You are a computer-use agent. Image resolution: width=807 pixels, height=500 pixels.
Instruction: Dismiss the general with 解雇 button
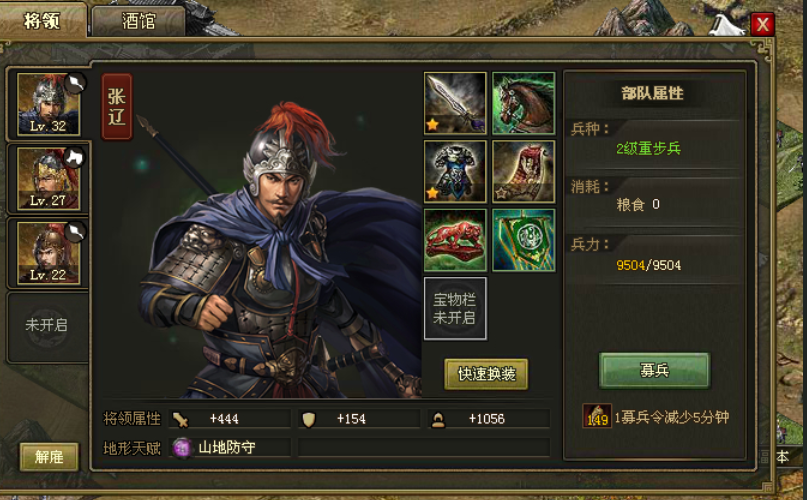click(x=49, y=457)
